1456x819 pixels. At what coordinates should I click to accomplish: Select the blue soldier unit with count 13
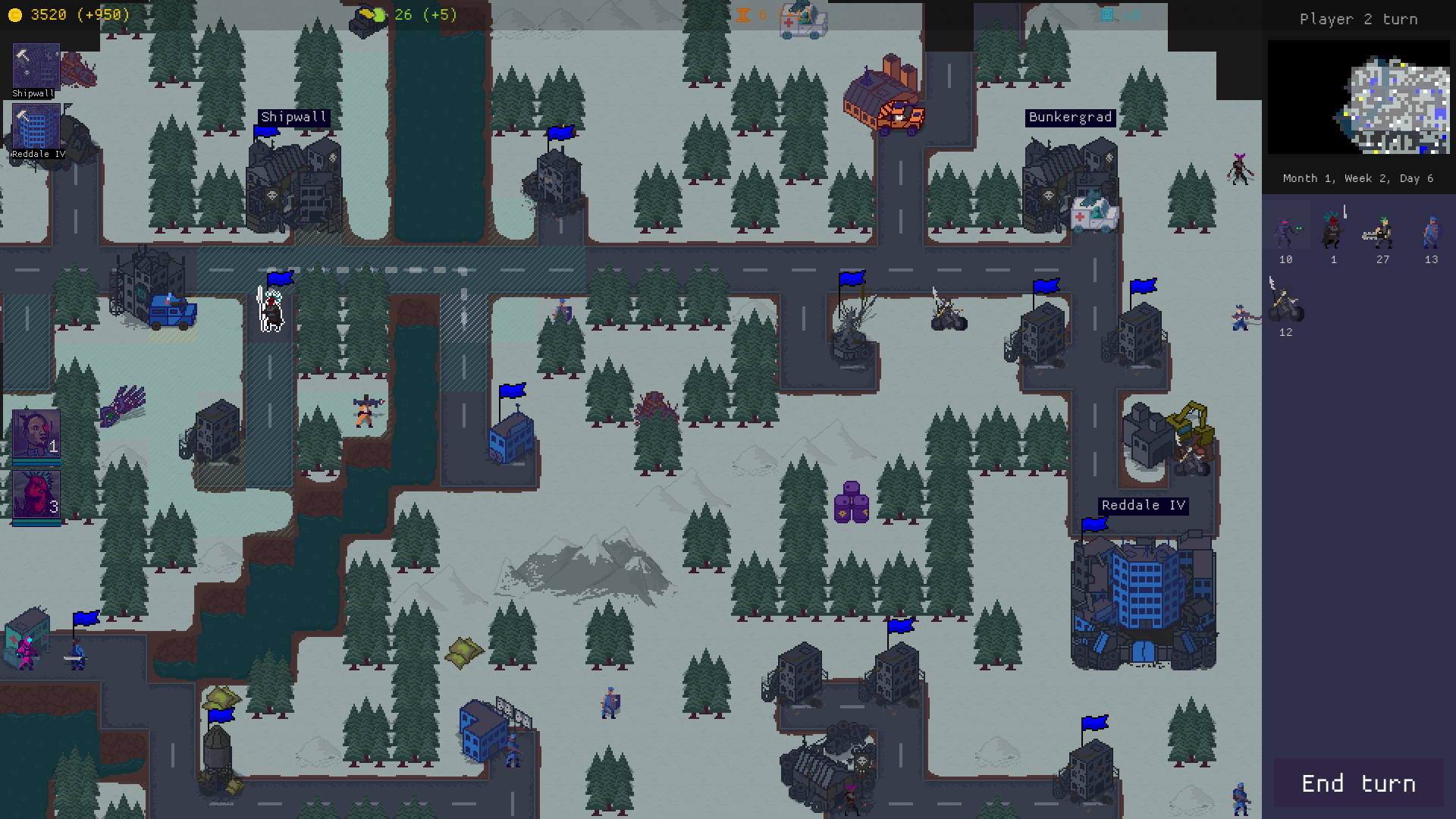[1431, 230]
